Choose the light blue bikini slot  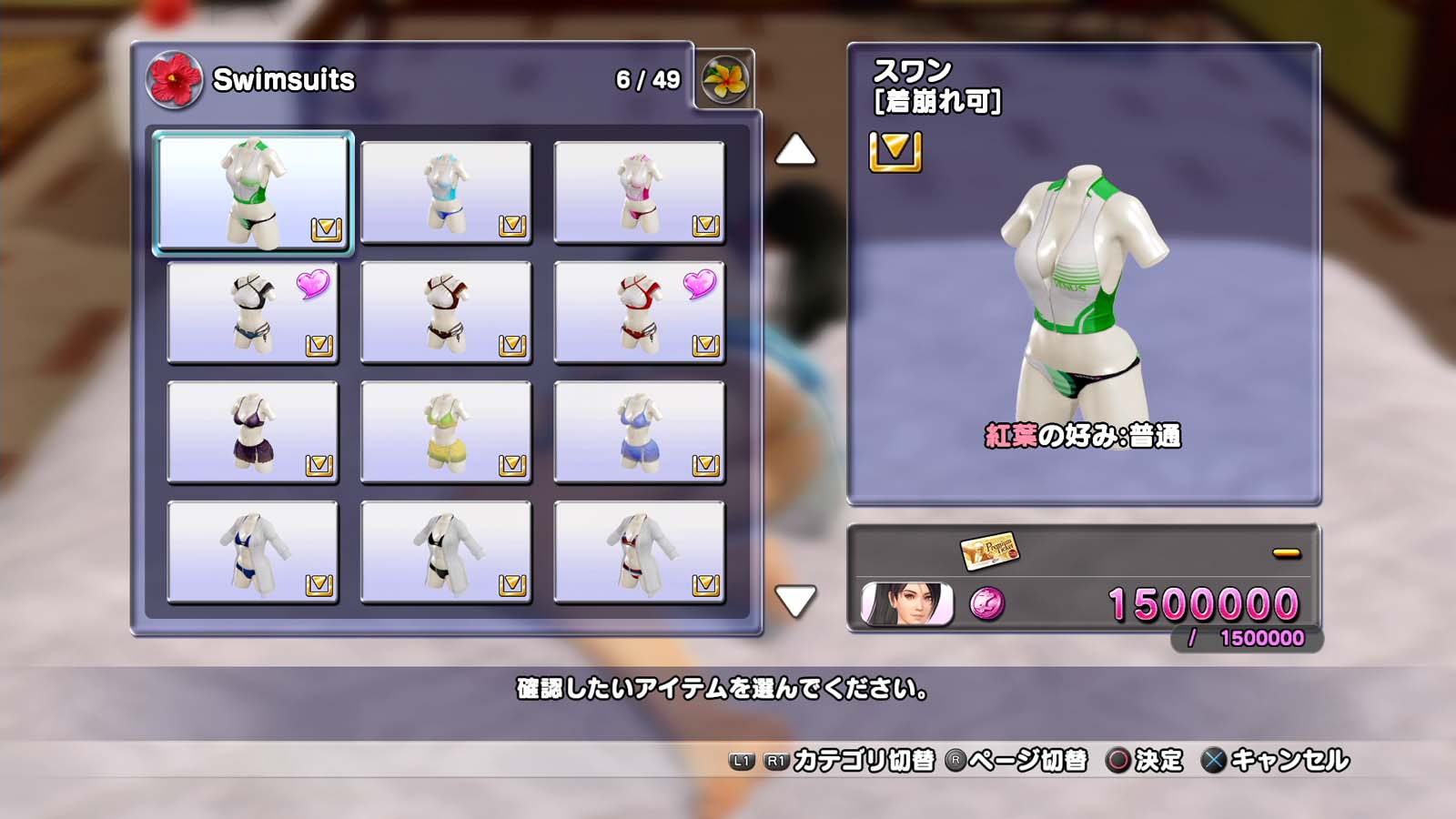tap(446, 192)
